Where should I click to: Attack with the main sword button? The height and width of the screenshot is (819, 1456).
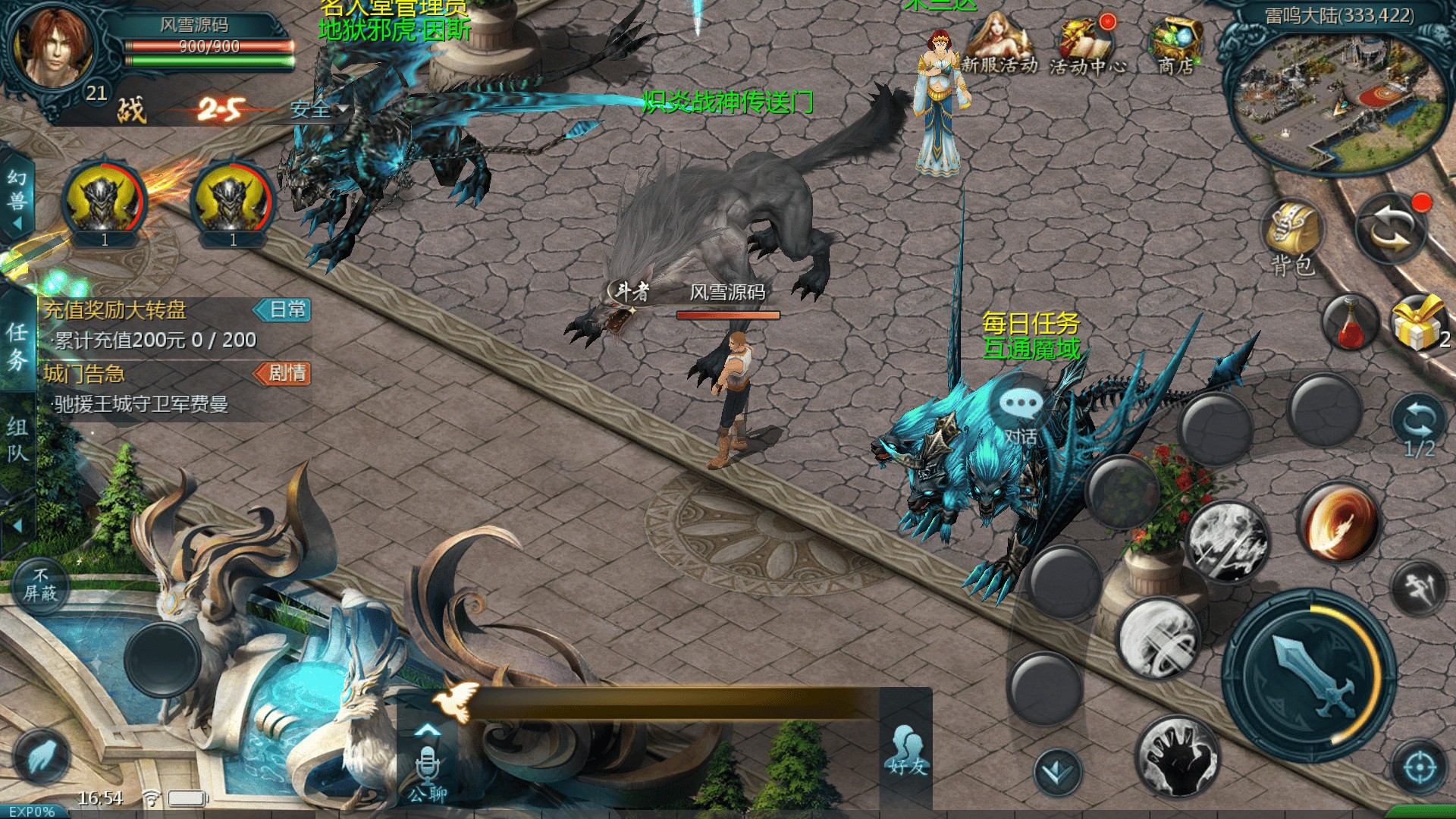point(1310,676)
